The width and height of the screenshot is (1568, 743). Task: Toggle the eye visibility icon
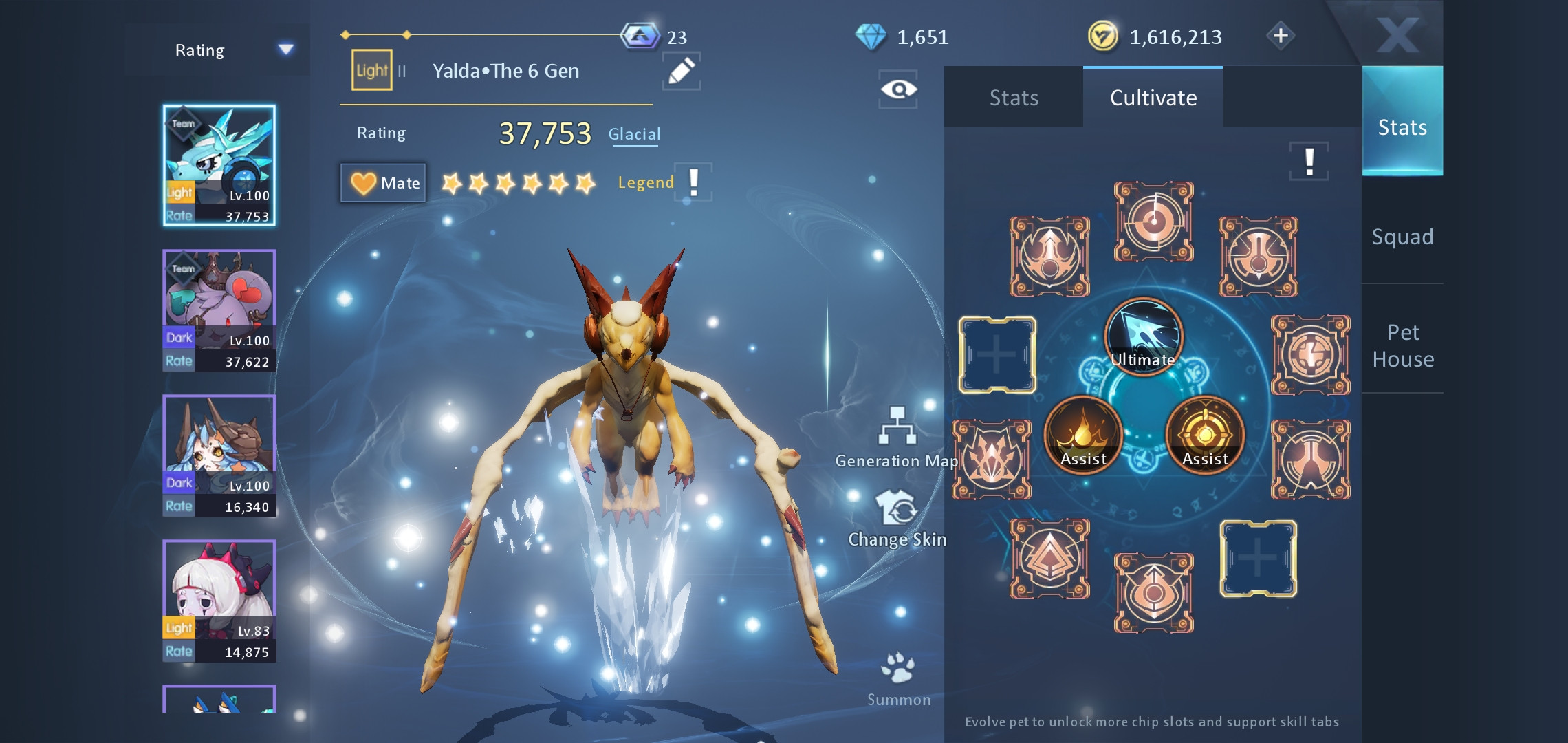click(898, 89)
